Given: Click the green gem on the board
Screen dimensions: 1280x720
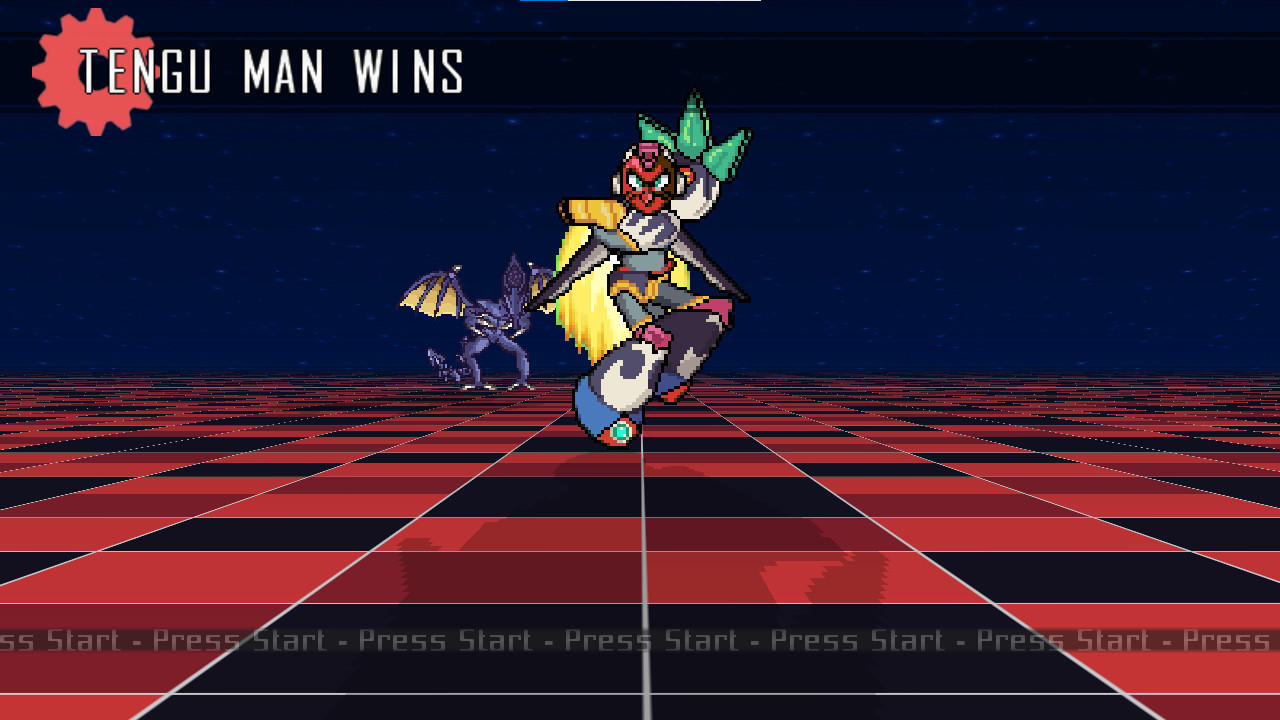Looking at the screenshot, I should [x=622, y=430].
